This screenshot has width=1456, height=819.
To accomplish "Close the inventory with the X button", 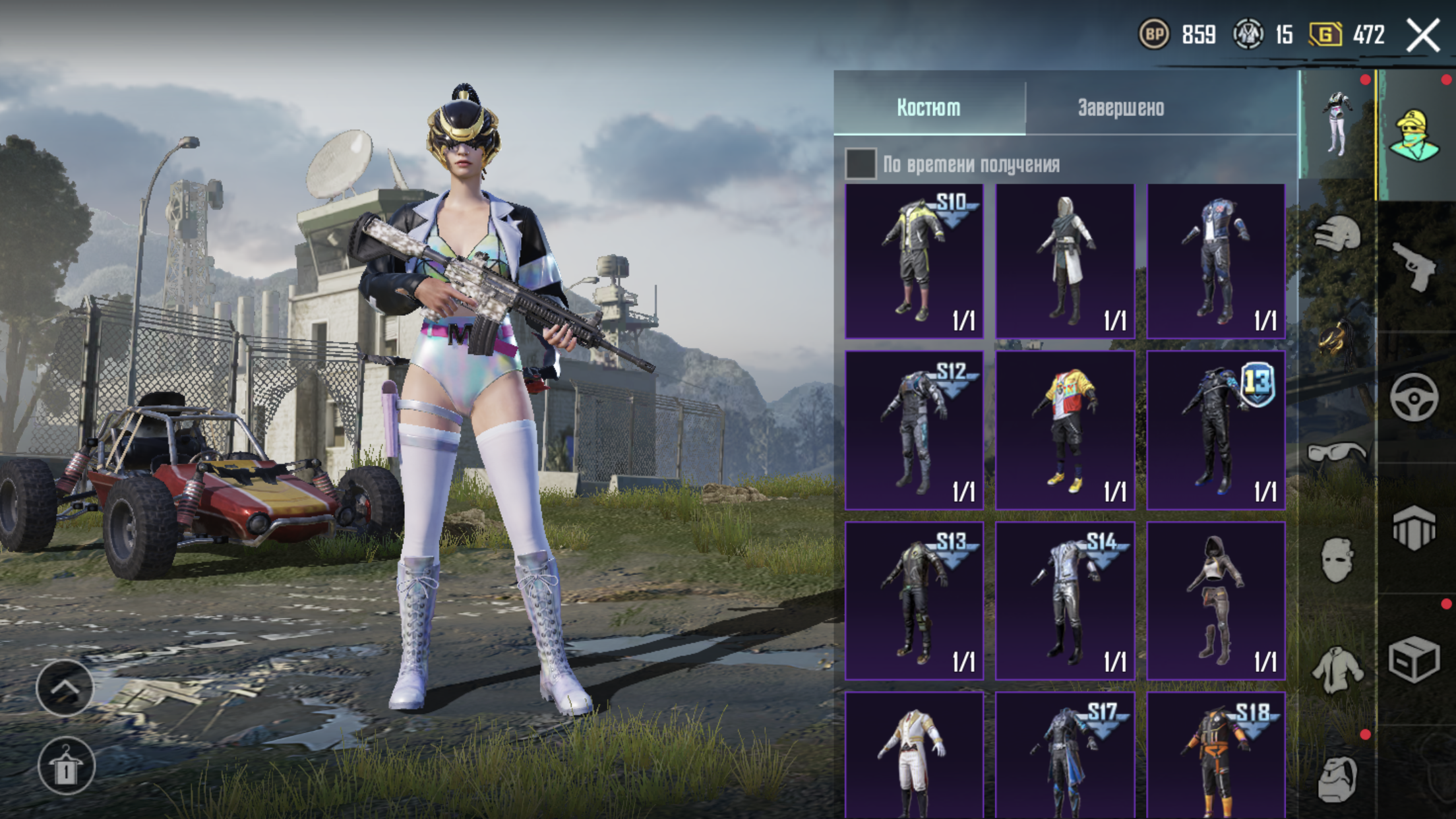I will coord(1423,35).
